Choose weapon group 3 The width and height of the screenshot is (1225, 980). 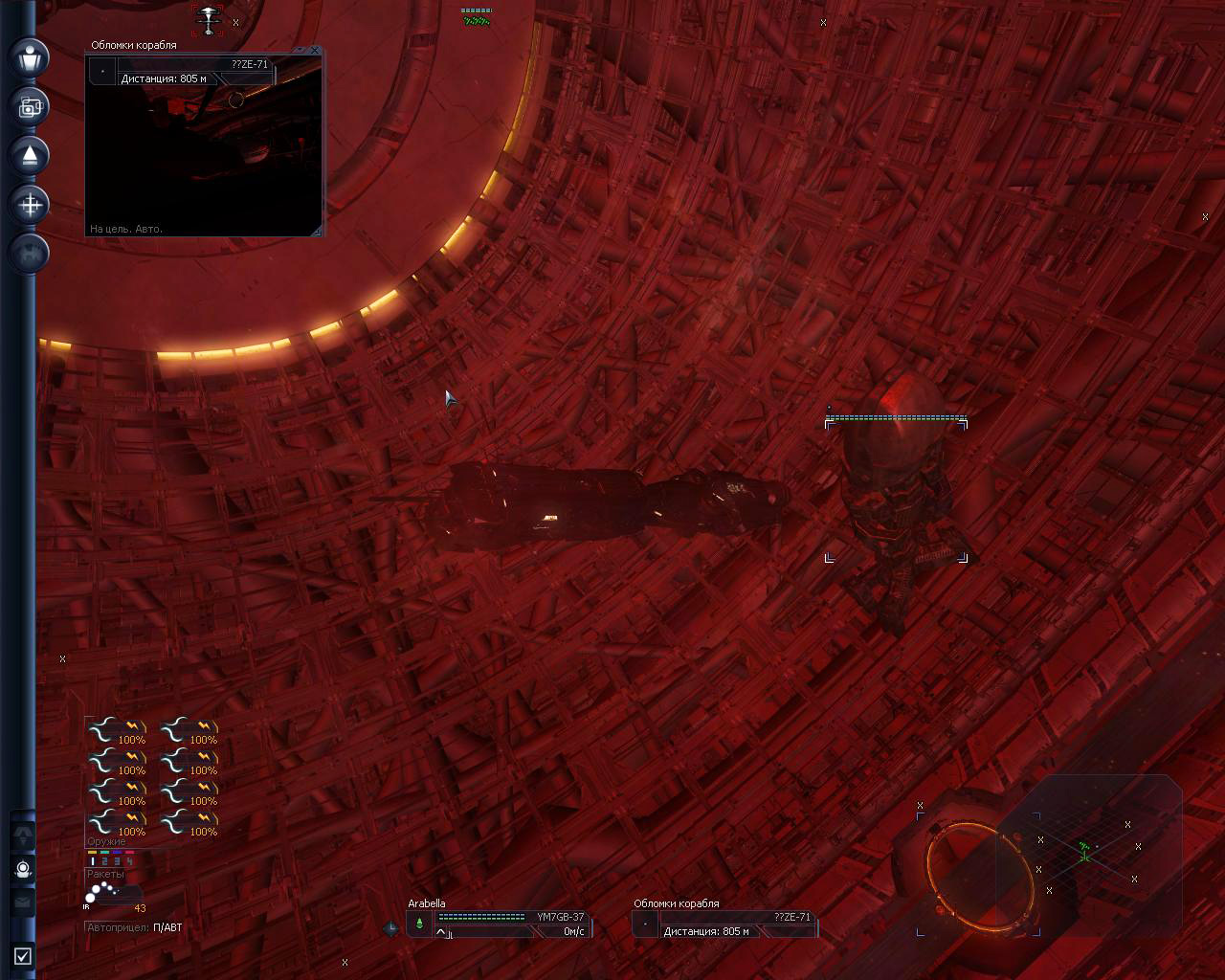tap(117, 861)
